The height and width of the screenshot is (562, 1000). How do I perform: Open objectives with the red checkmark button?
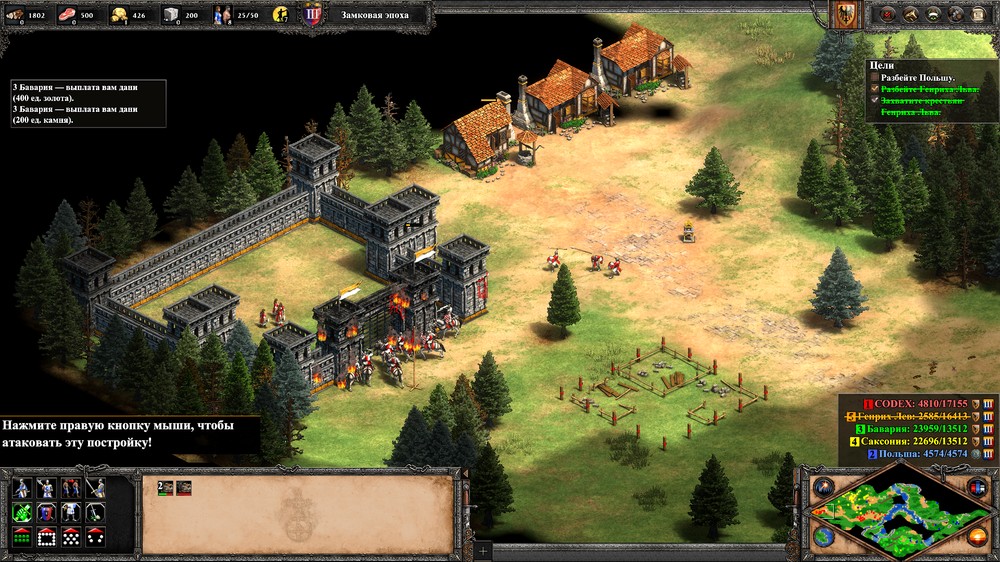(885, 15)
